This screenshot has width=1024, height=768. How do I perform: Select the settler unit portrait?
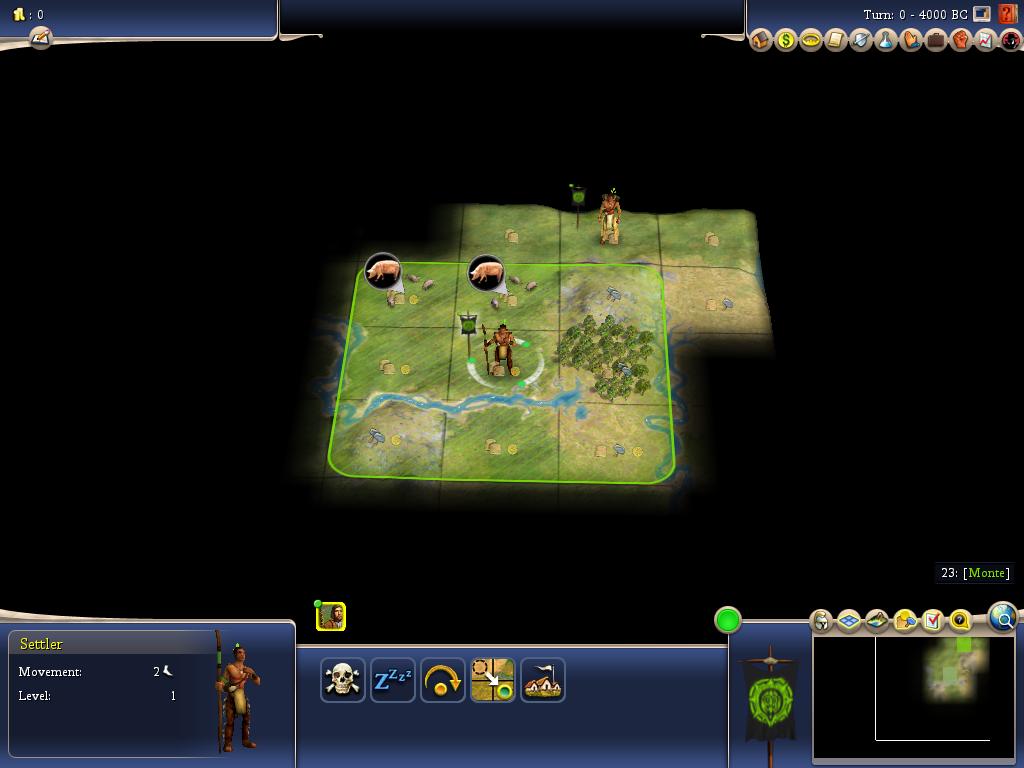tap(331, 616)
